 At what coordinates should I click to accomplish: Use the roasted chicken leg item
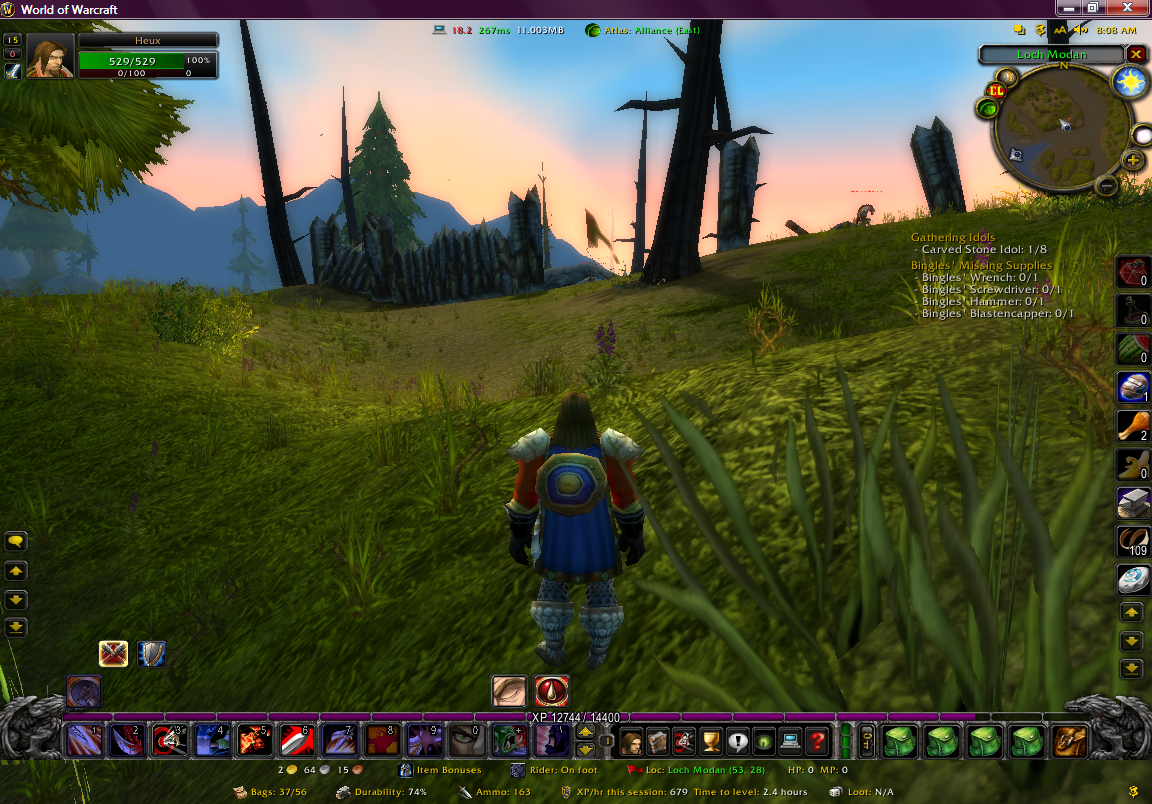[1131, 426]
